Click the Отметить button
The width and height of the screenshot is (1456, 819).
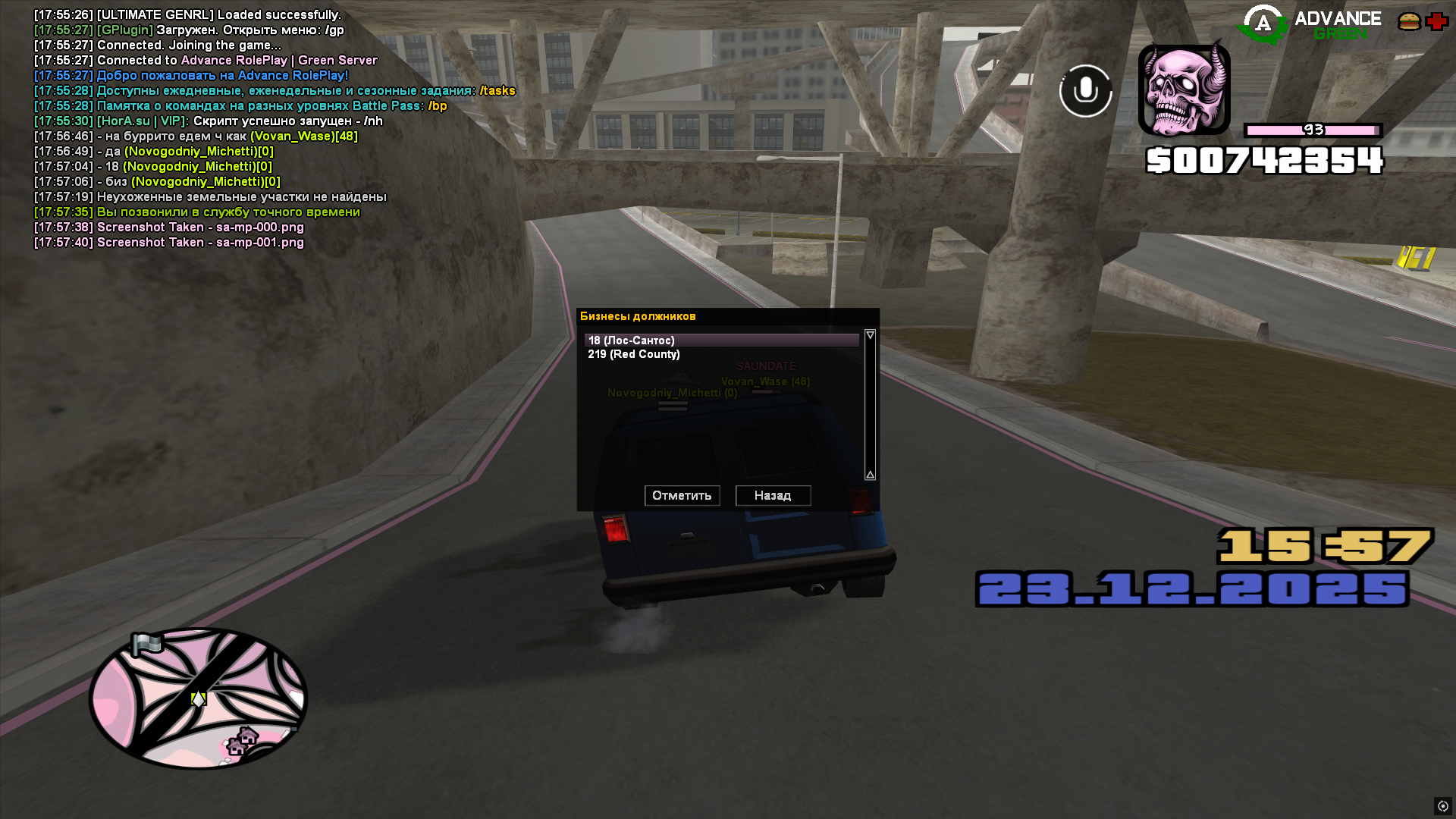pos(682,495)
